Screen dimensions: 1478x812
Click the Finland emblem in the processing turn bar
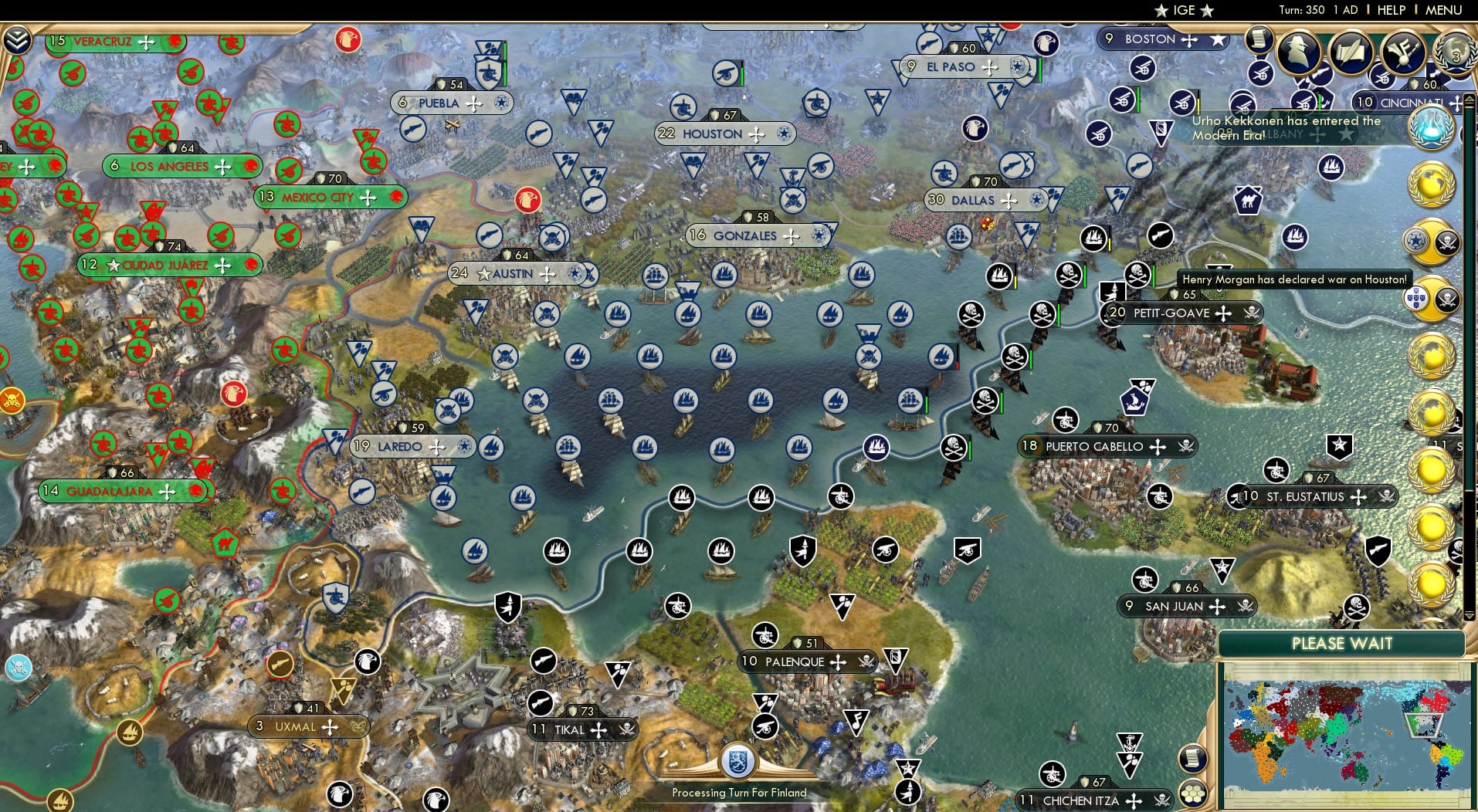(737, 760)
